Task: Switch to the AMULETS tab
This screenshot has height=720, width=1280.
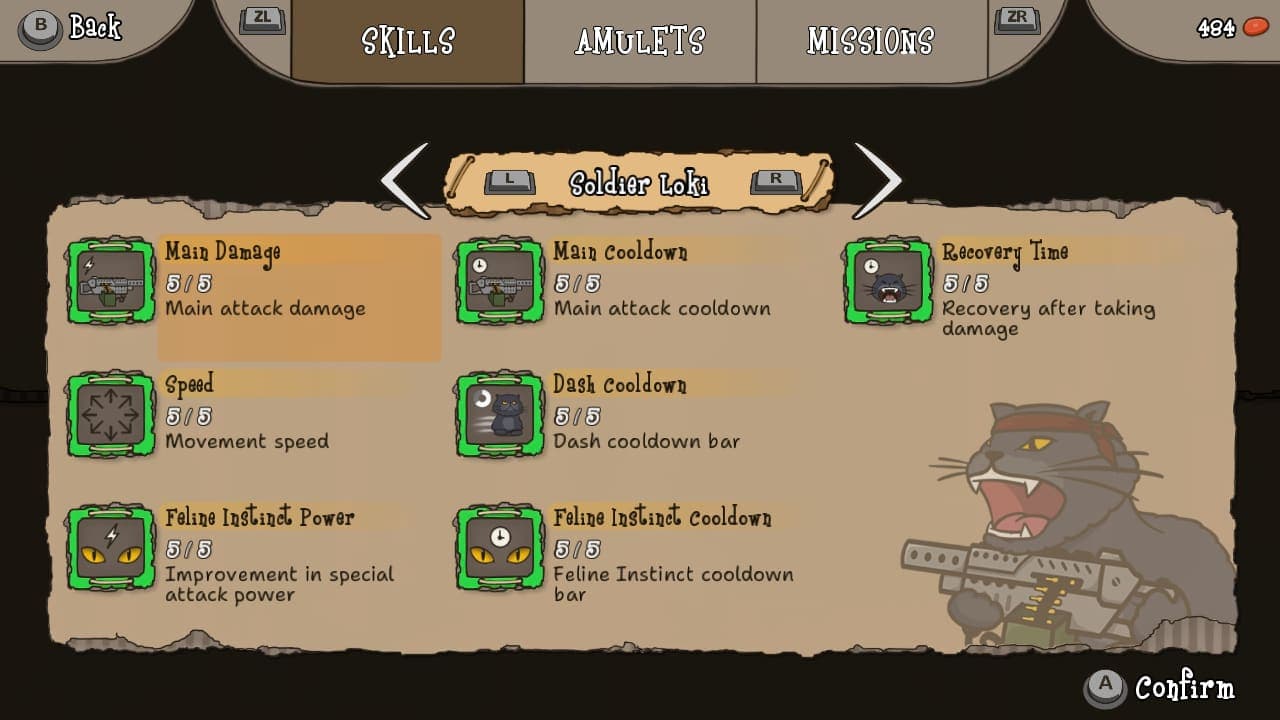Action: (639, 41)
